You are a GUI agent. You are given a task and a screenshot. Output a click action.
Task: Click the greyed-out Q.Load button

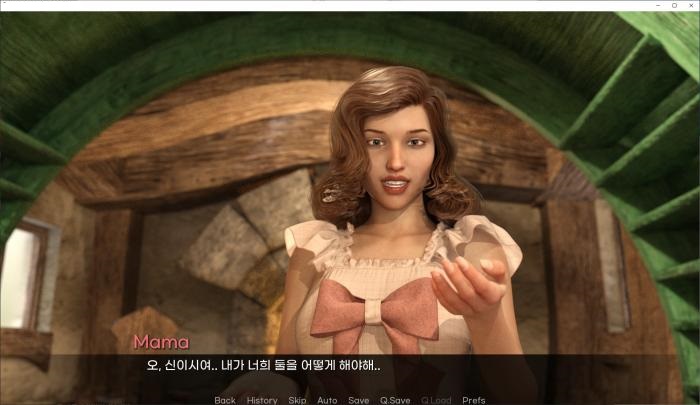pos(436,400)
